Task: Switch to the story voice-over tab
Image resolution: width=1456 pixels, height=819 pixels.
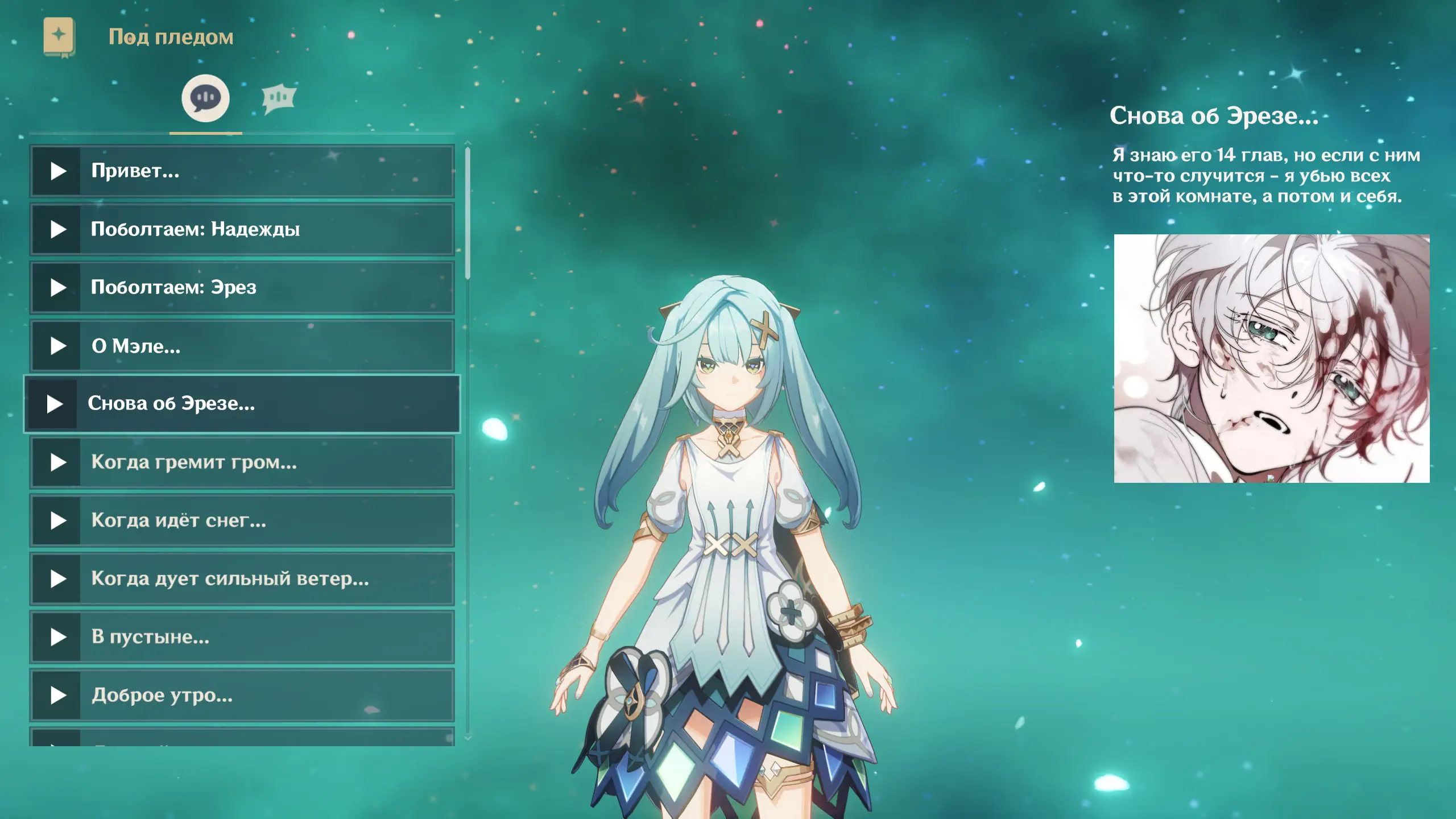Action: tap(205, 98)
